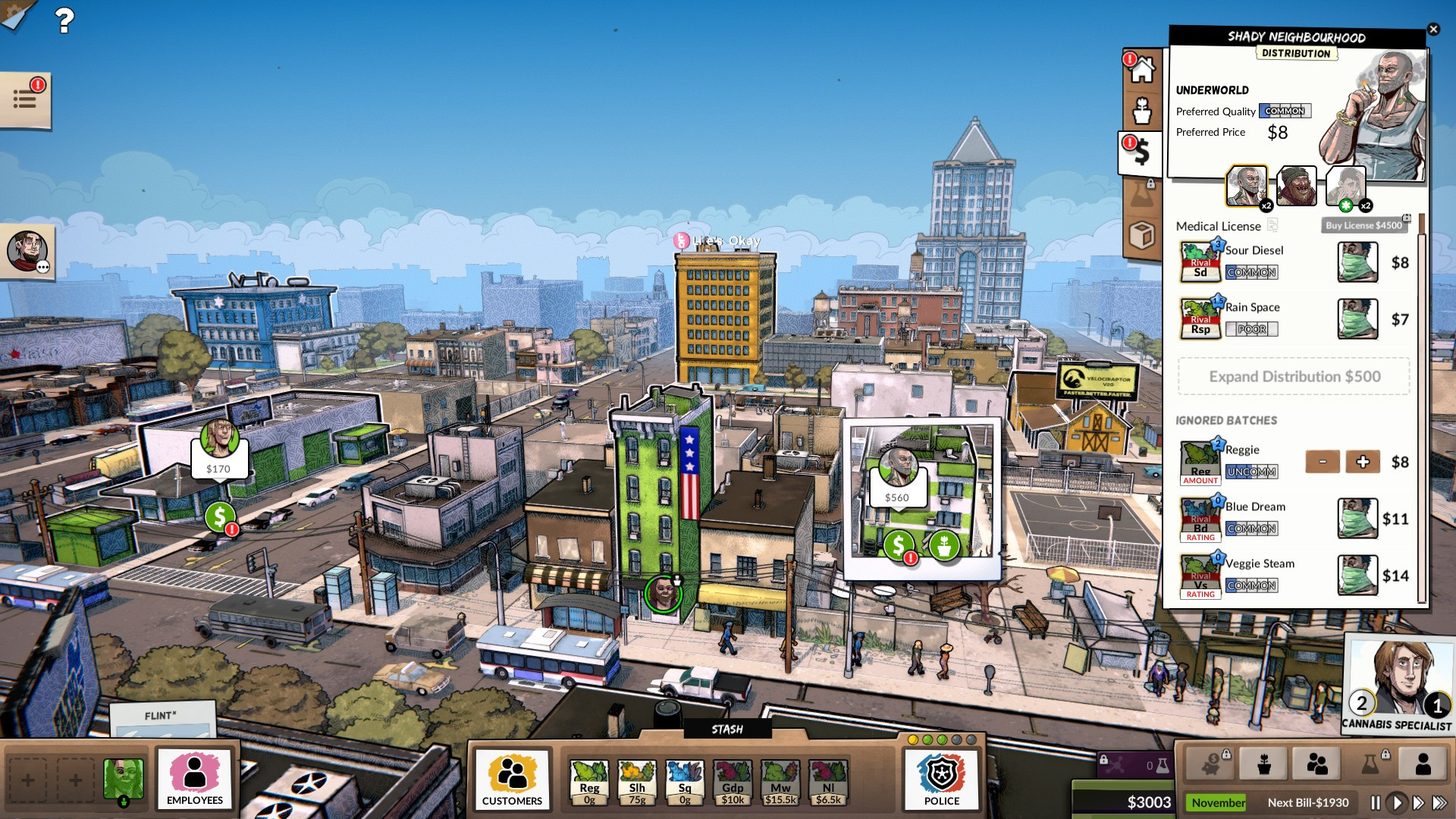Buy the Medical License for $4500
The height and width of the screenshot is (819, 1456).
tap(1363, 225)
